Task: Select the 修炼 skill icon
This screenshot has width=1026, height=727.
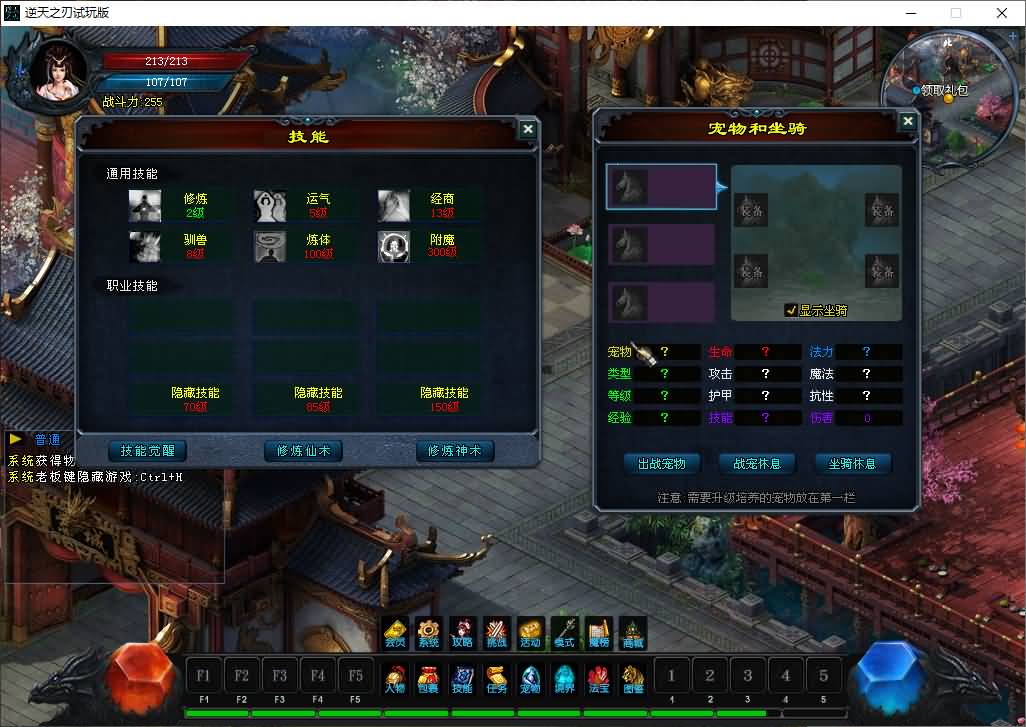Action: (145, 205)
